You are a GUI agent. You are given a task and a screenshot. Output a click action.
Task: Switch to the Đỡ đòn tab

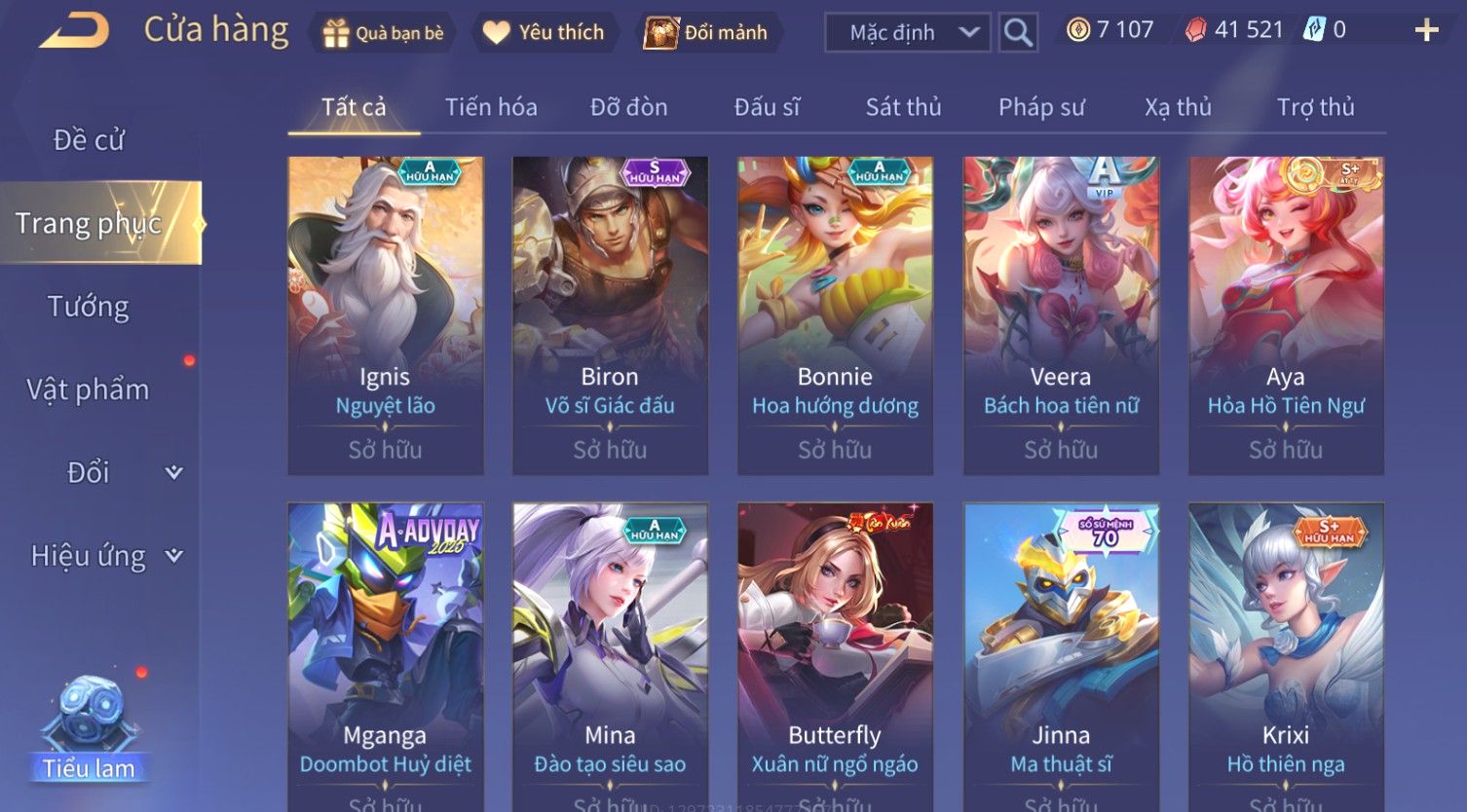coord(628,107)
